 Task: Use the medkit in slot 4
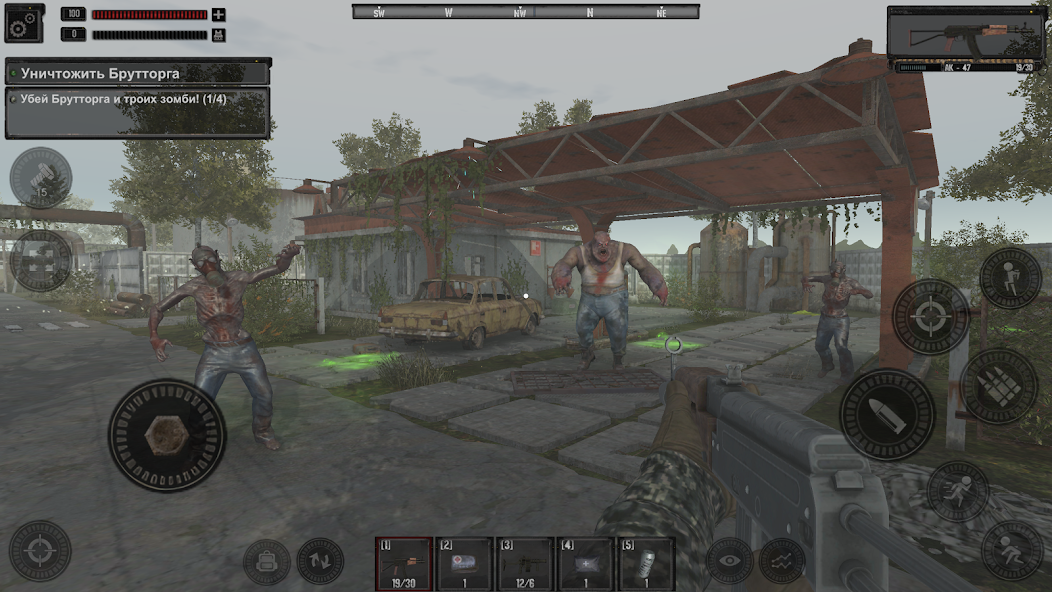[x=586, y=563]
